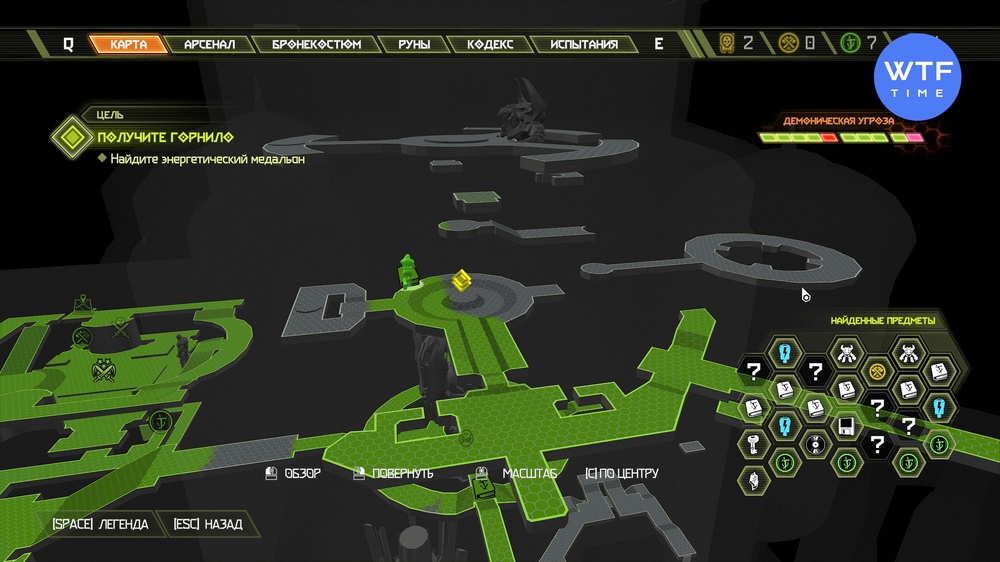Select the yellow crossed-axes item in found items

878,371
